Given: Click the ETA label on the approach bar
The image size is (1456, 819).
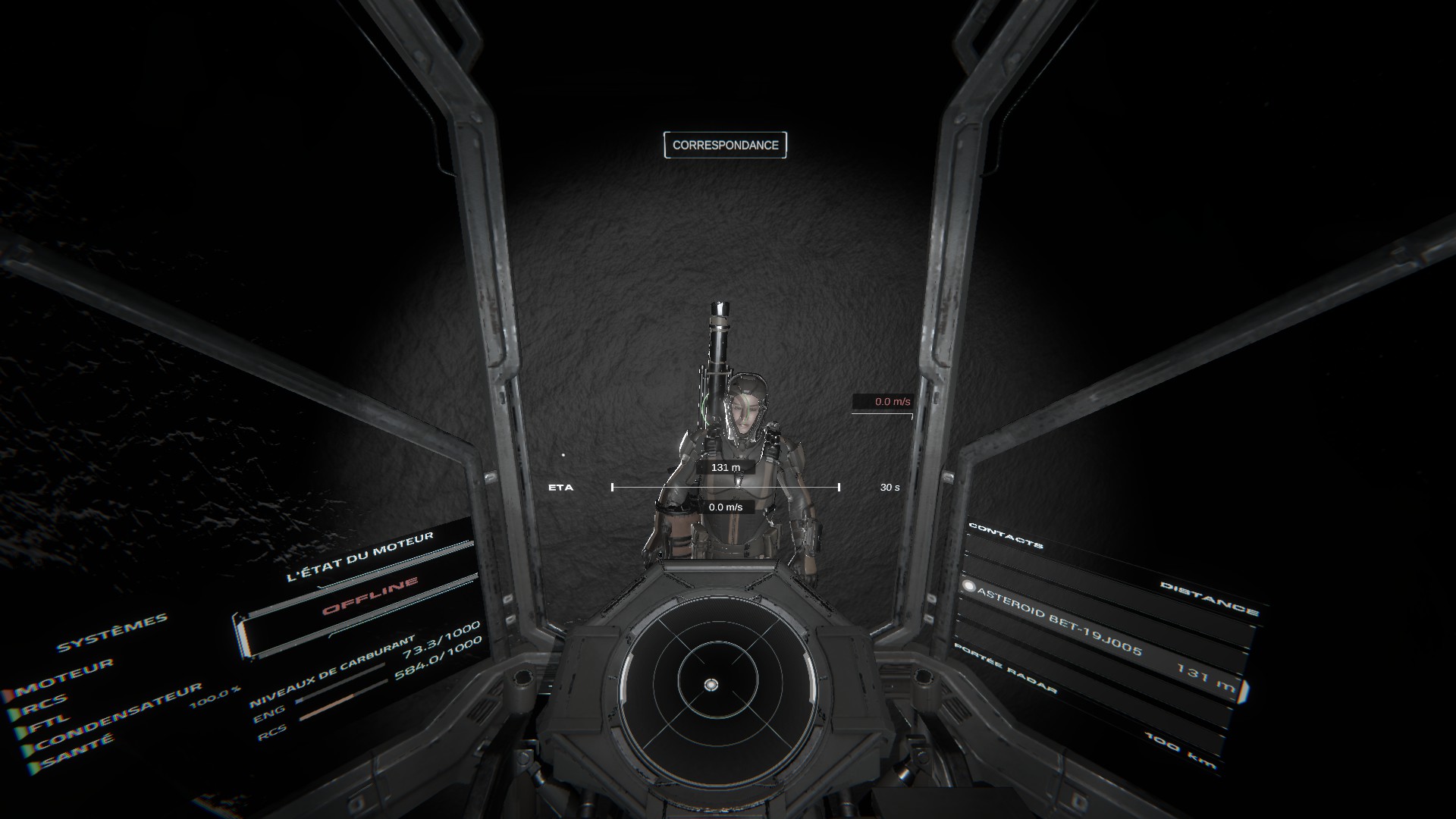Looking at the screenshot, I should (x=562, y=488).
